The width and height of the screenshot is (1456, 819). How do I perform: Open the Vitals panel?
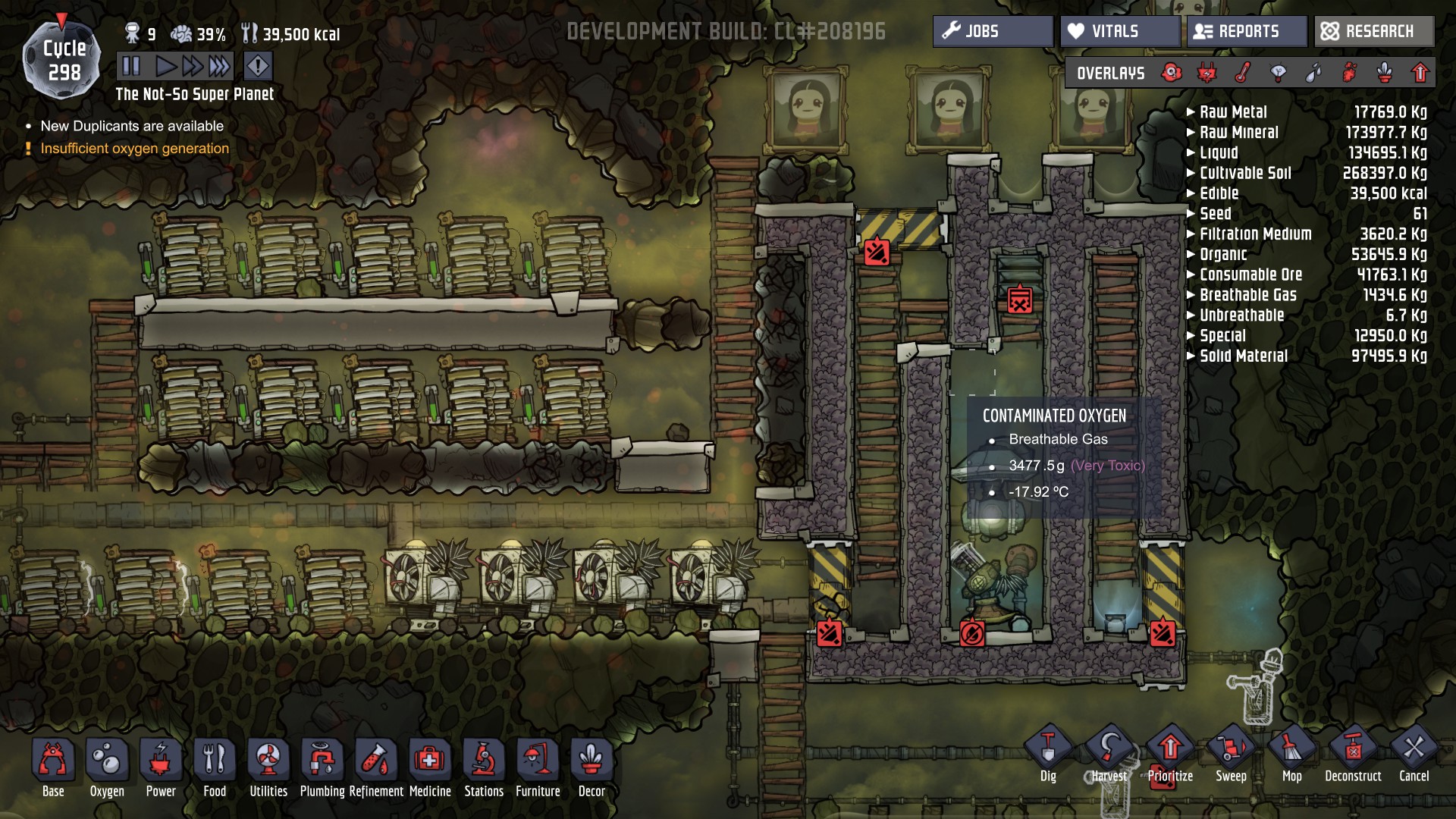coord(1119,31)
